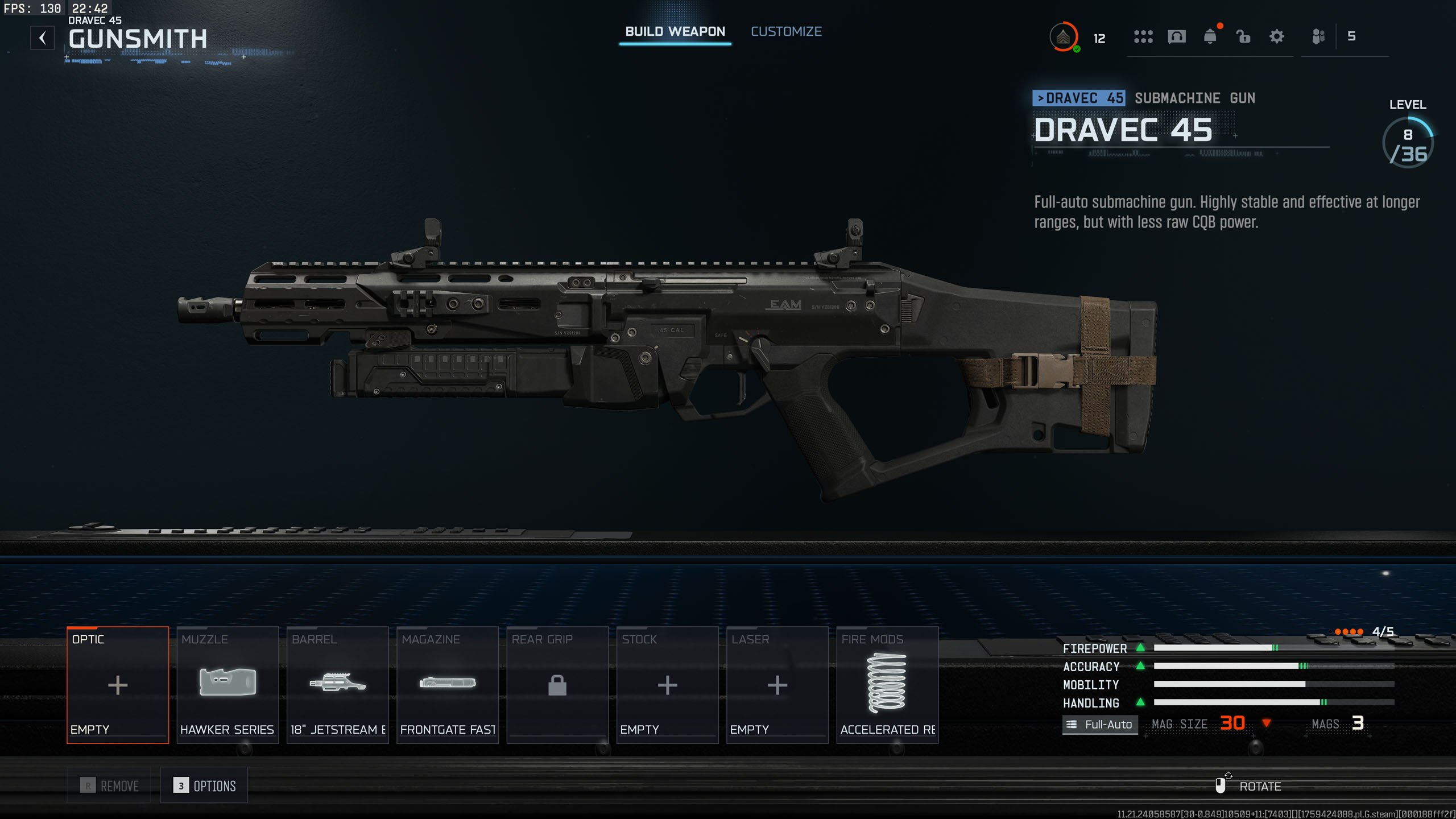Open the Fire Mods slot with spring

click(x=887, y=685)
